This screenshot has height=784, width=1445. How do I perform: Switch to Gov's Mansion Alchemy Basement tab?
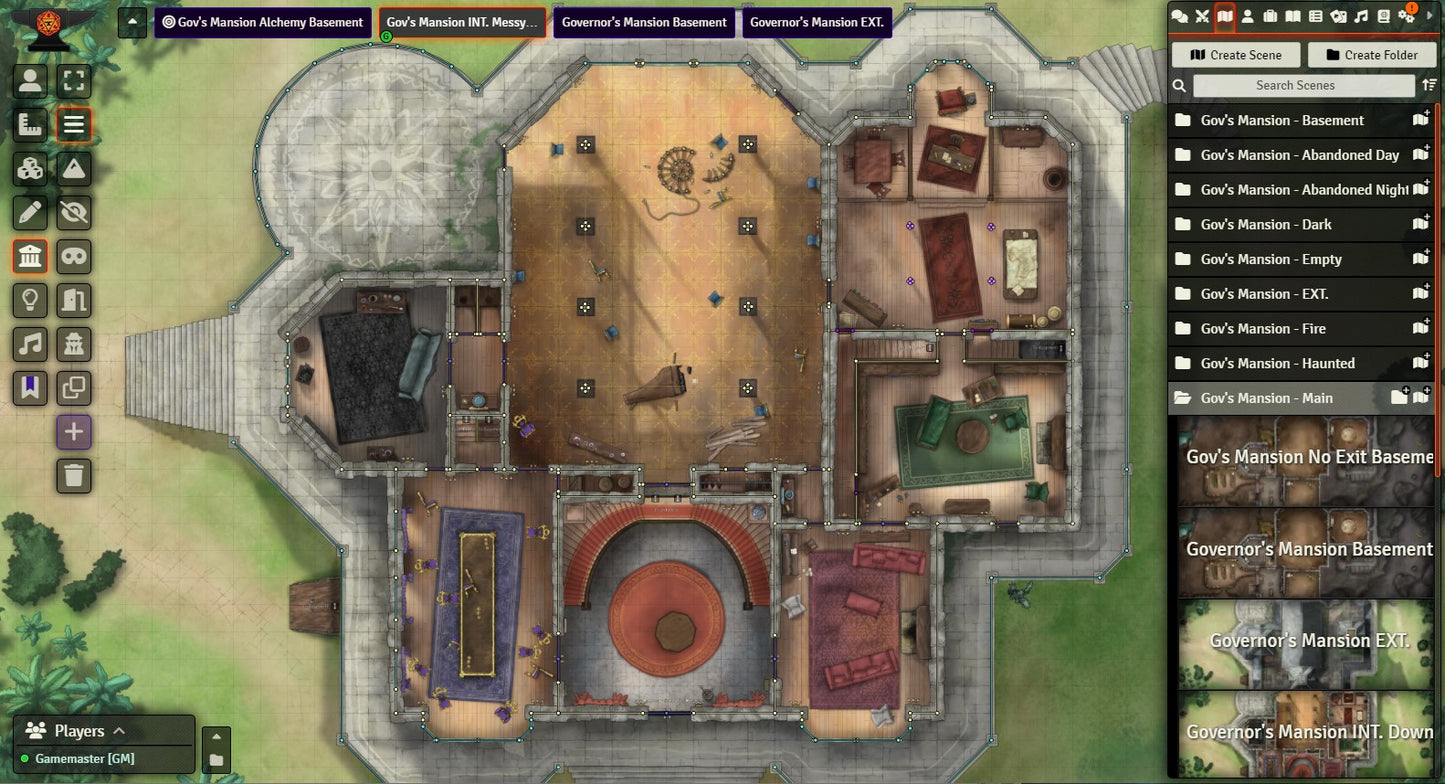(262, 22)
